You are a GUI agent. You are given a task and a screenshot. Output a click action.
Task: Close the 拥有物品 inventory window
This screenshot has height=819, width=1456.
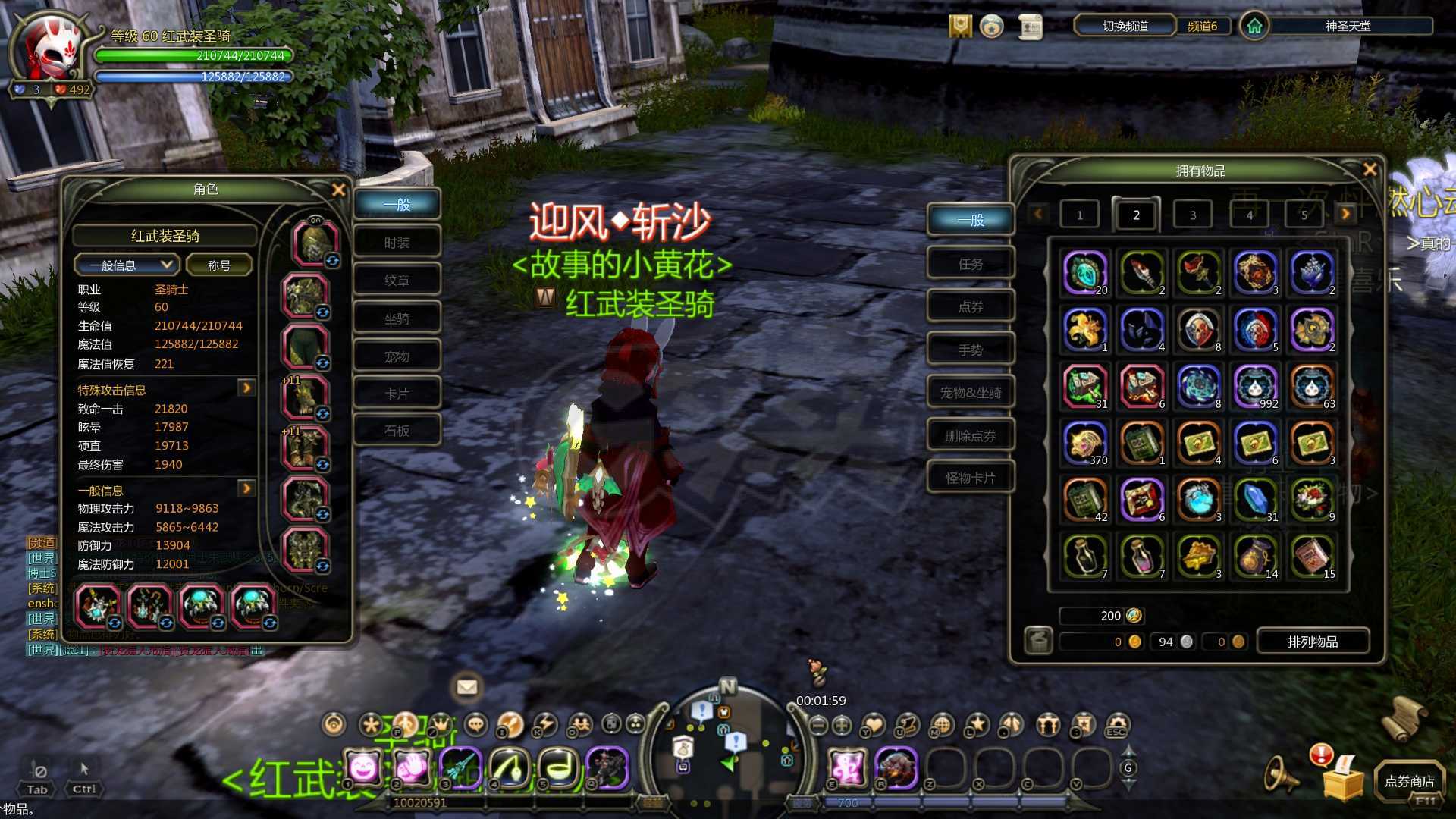pos(1370,170)
